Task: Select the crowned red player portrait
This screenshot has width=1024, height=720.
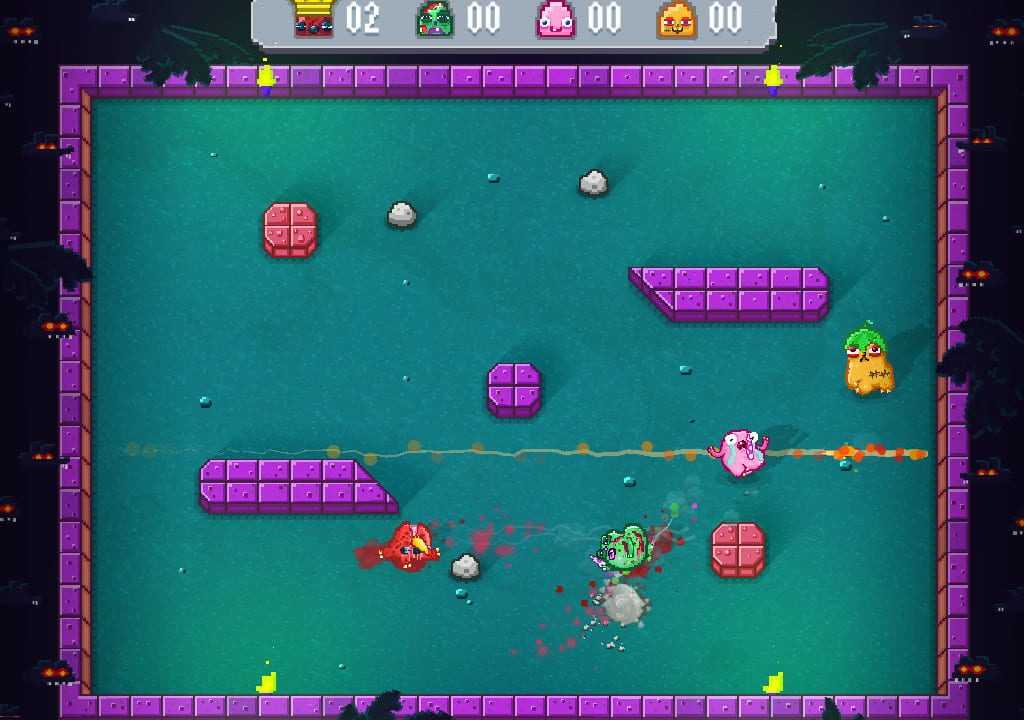Action: coord(314,19)
